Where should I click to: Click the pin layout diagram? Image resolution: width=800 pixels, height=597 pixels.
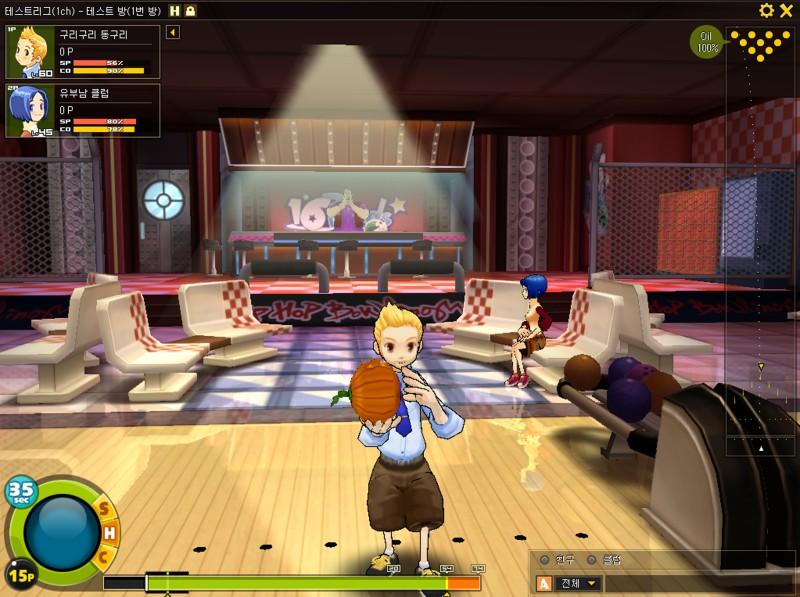[758, 43]
